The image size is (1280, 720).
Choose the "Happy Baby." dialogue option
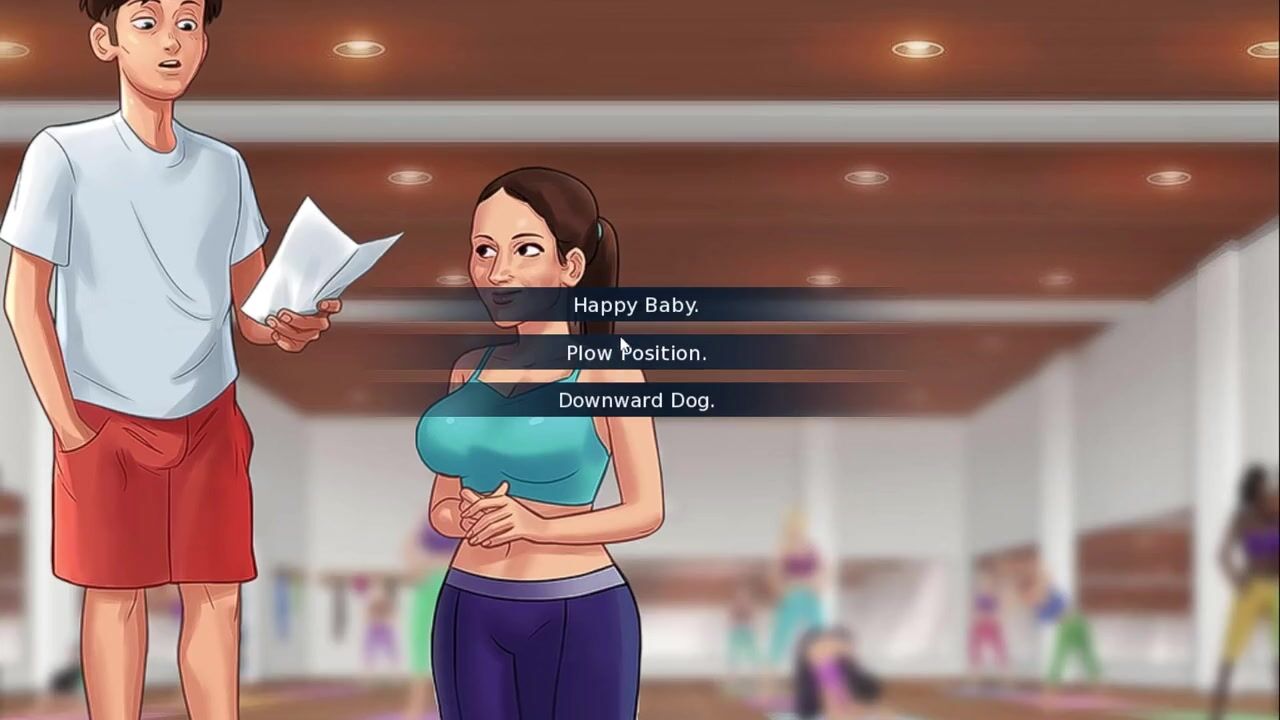point(636,305)
